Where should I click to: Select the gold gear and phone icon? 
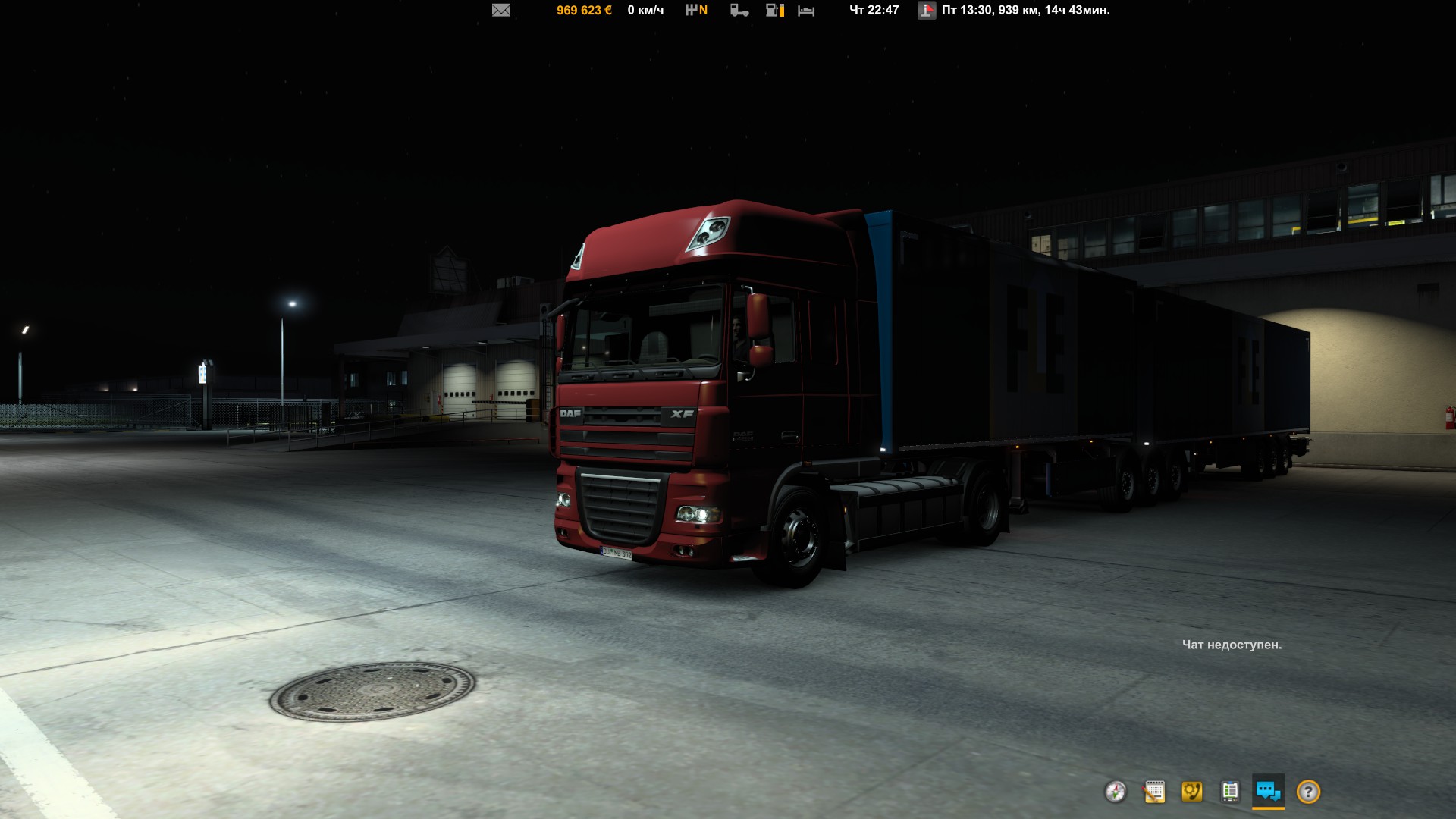coord(1192,792)
